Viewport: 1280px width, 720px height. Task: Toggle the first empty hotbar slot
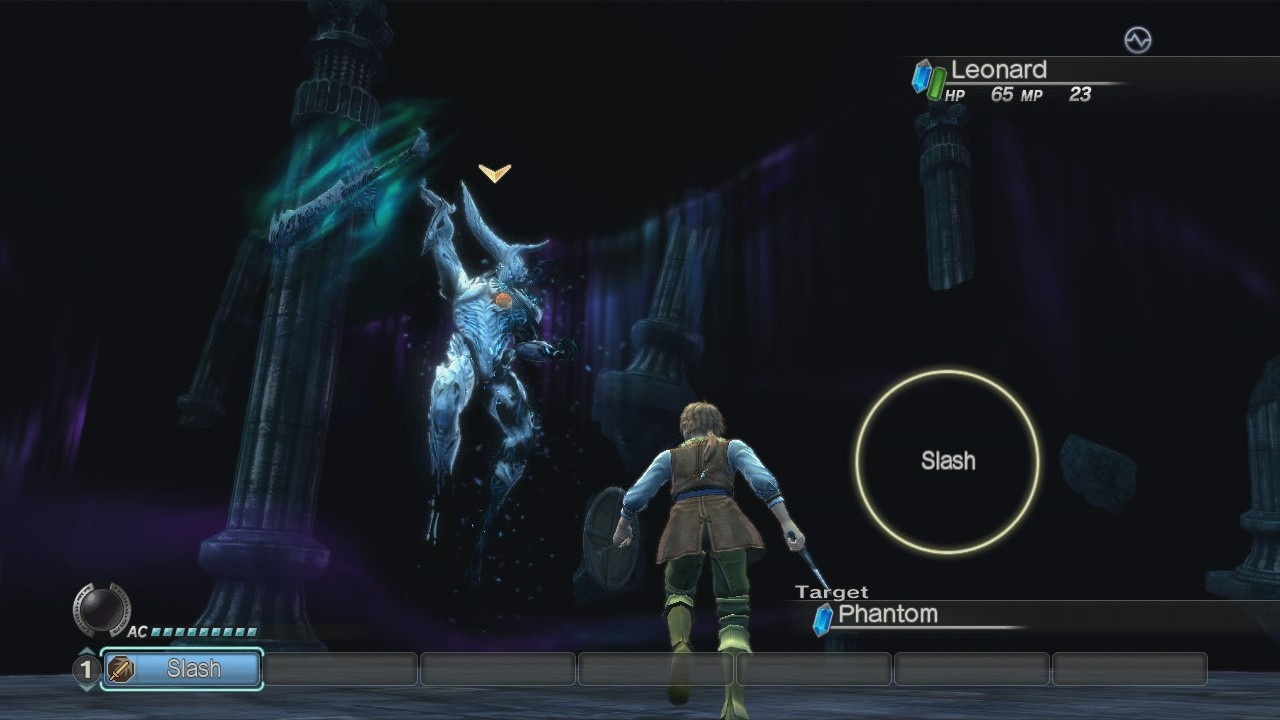(340, 669)
